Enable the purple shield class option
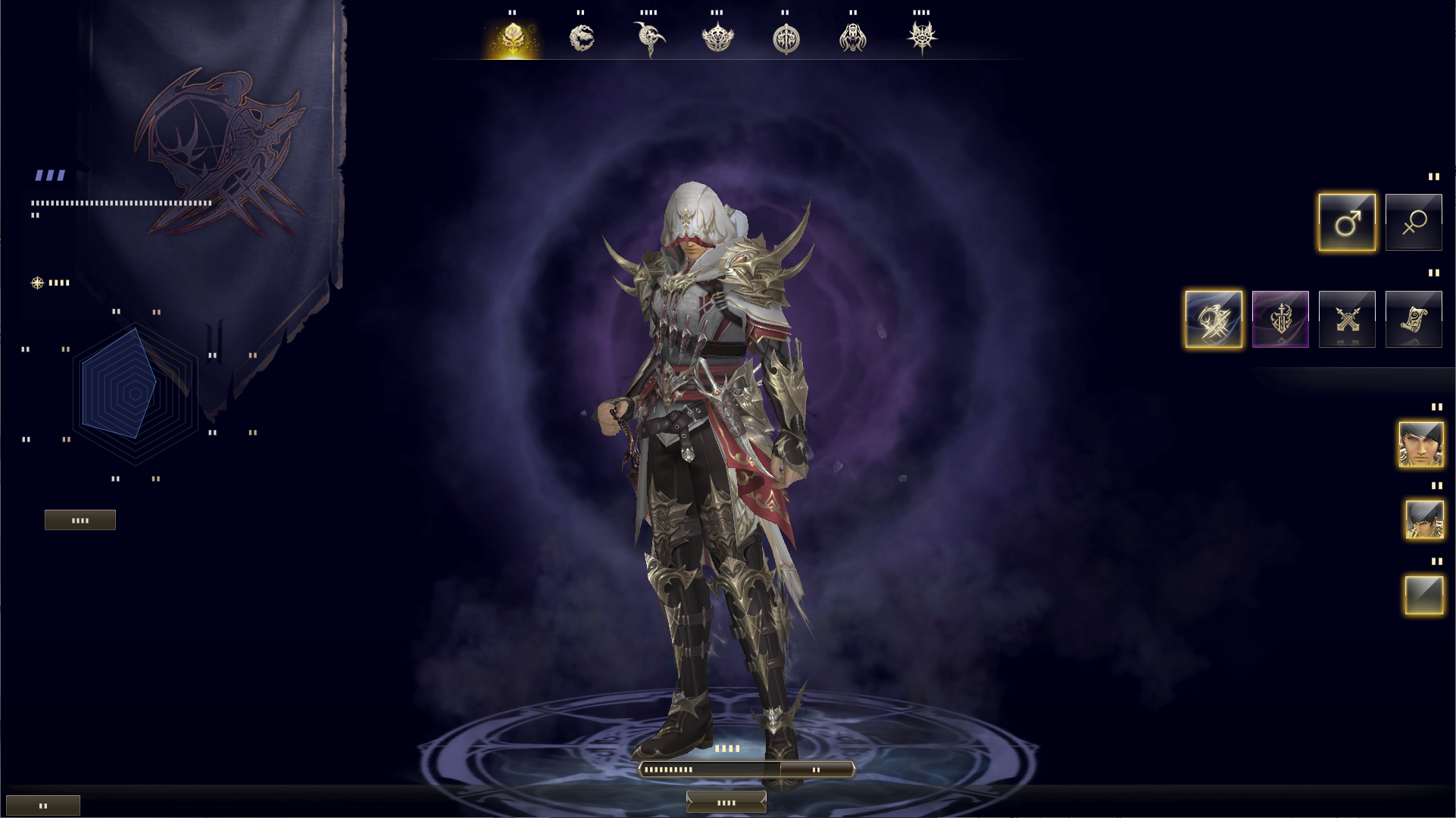 pyautogui.click(x=1281, y=319)
